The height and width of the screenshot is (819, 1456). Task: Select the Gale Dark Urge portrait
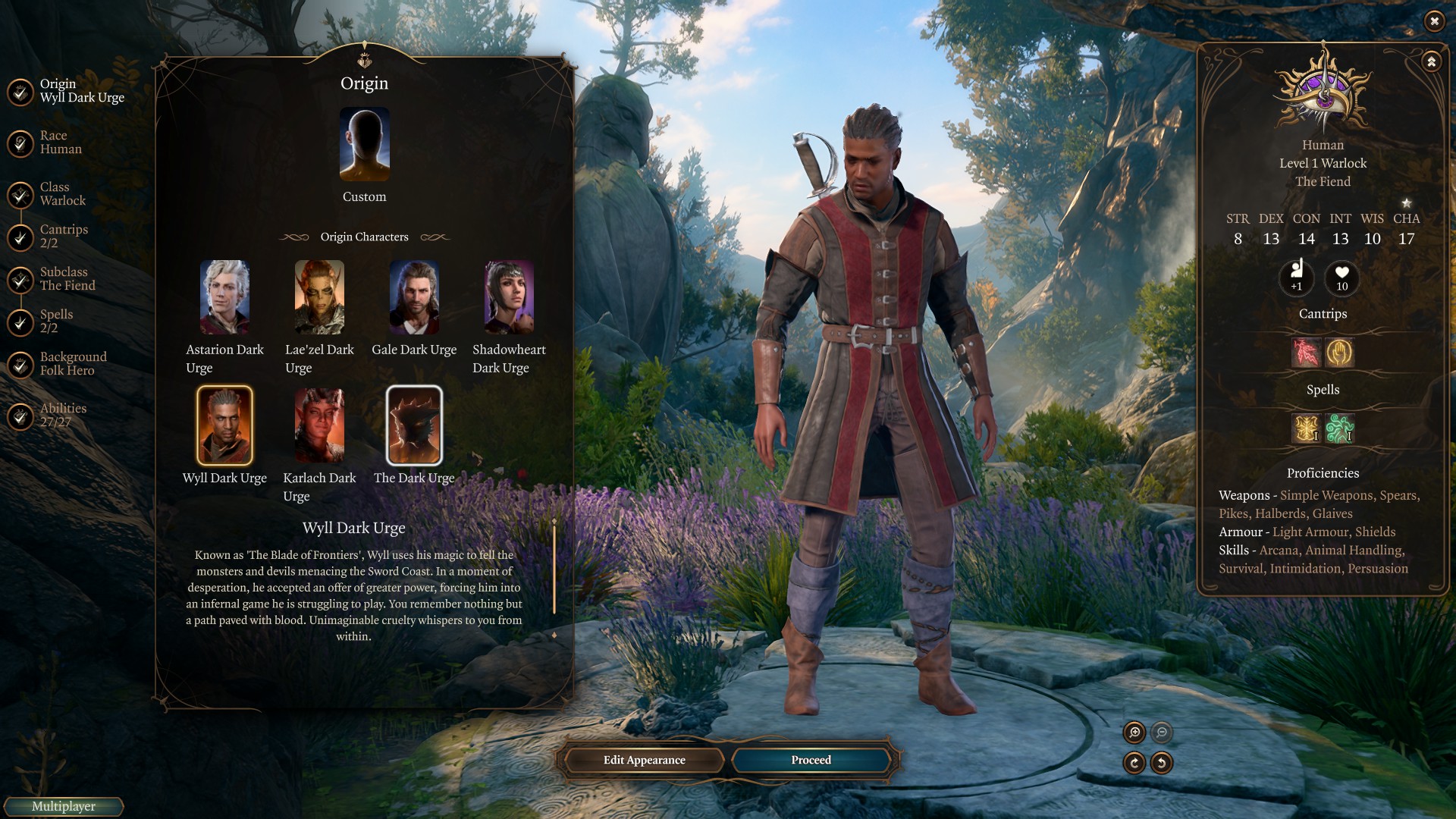414,297
